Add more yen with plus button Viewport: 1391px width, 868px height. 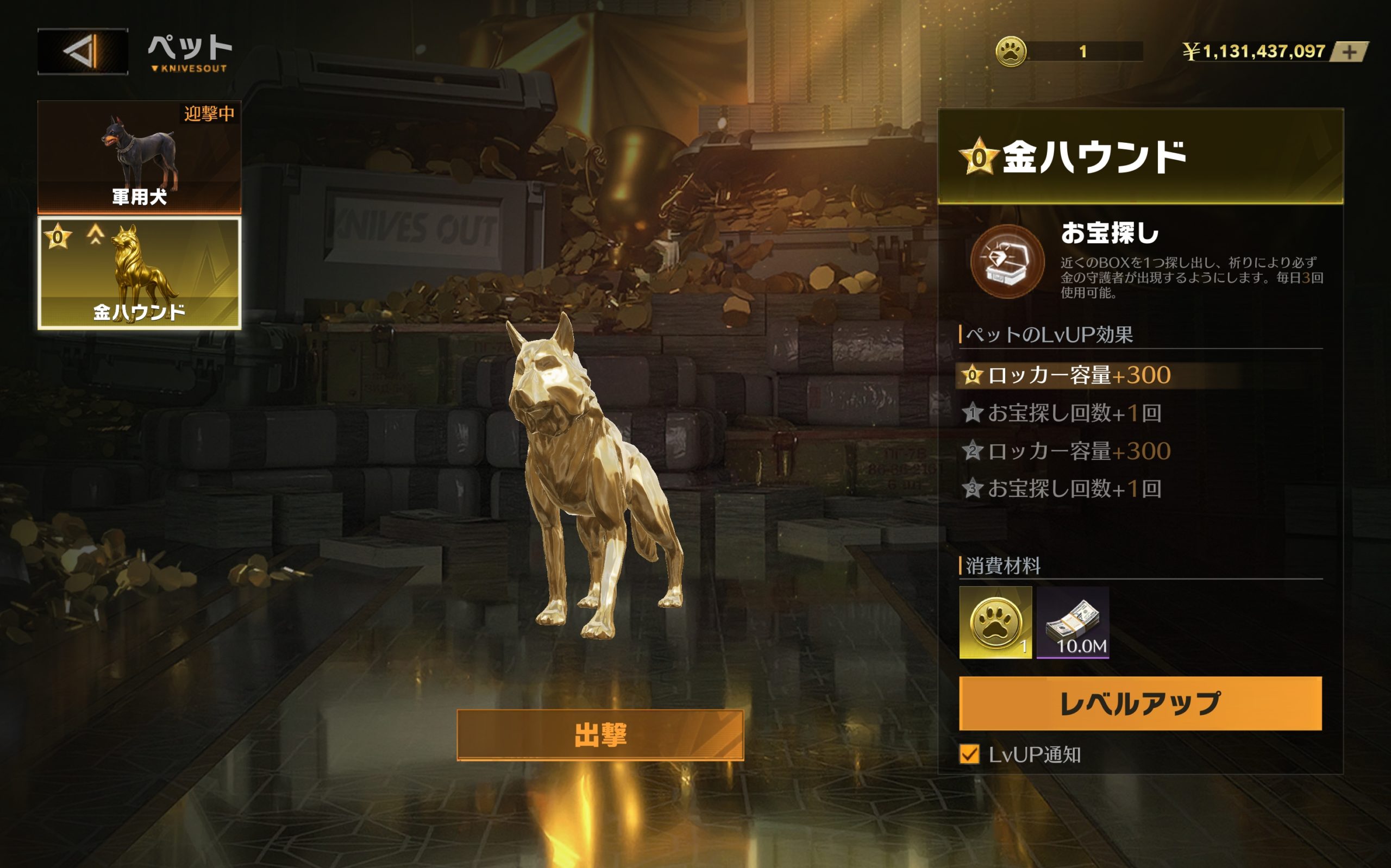(x=1350, y=52)
